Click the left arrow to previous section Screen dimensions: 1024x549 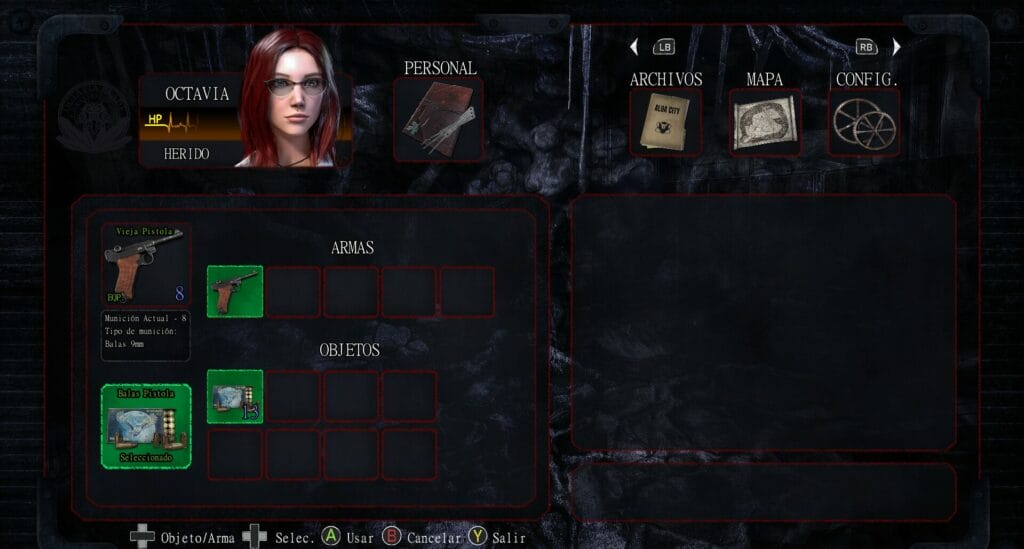pos(634,47)
